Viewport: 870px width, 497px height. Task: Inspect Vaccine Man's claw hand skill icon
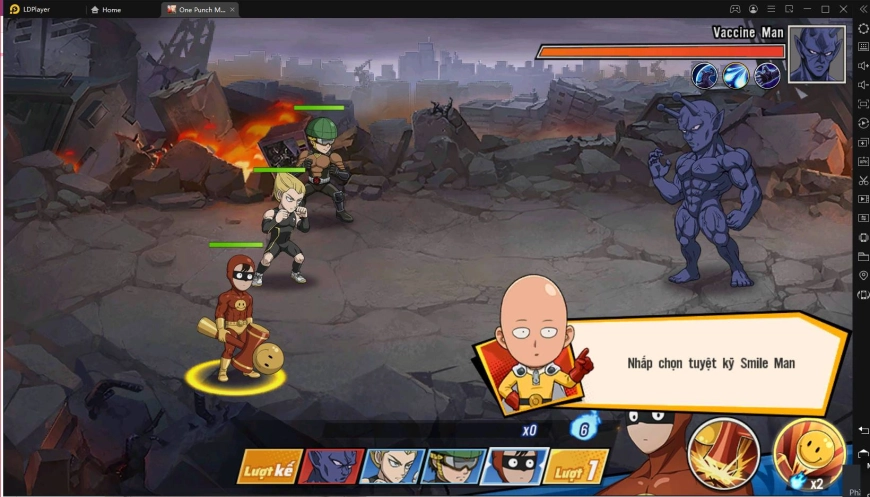pyautogui.click(x=767, y=75)
